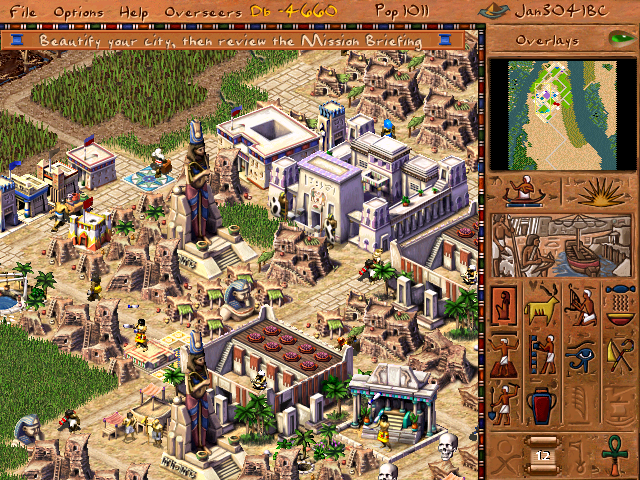Viewport: 640px width, 480px height.
Task: Open the Options menu
Action: [x=77, y=11]
